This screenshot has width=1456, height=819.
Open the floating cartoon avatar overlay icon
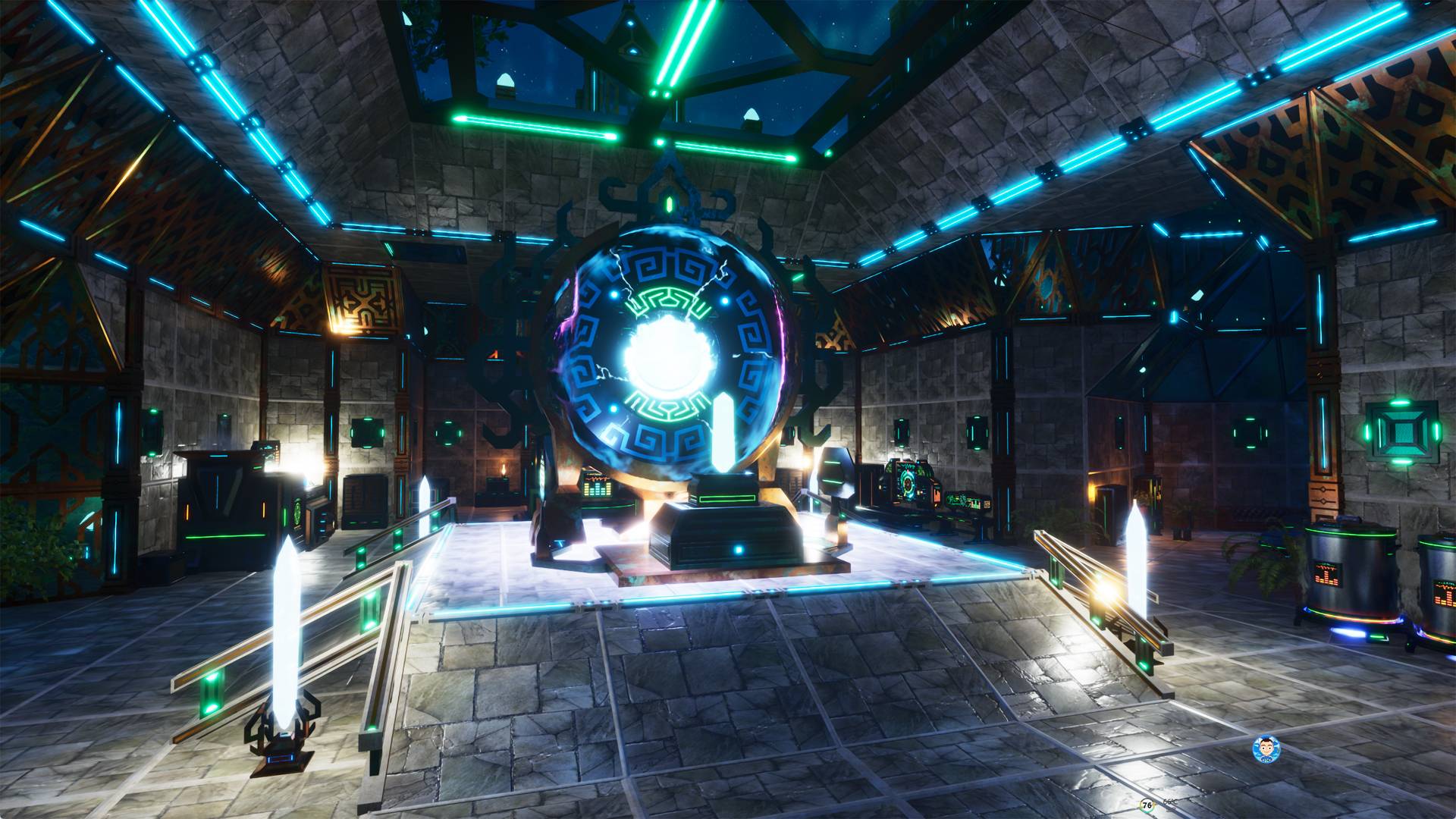pos(1266,748)
